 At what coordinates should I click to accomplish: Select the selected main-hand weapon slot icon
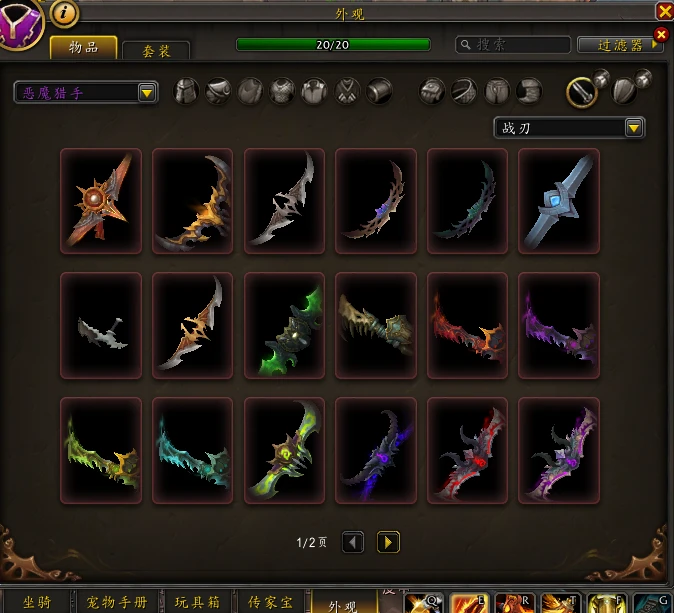582,92
